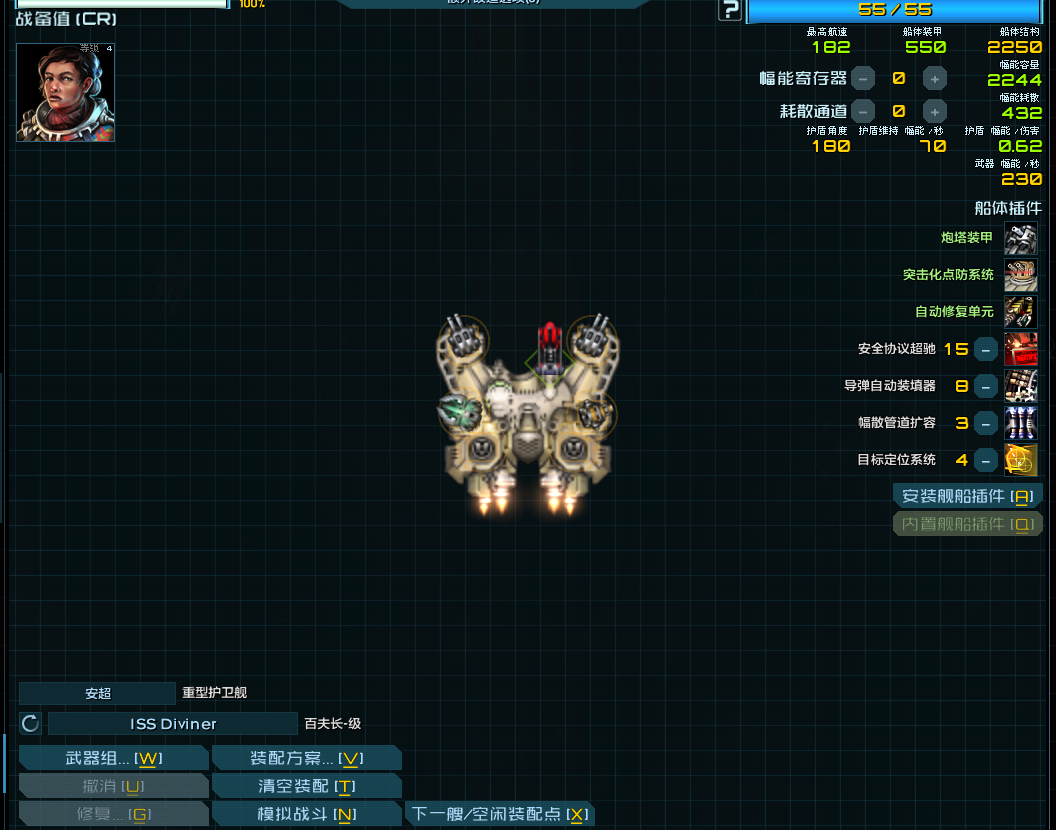
Task: Remove the 安全协议超驰 hullmod with its minus
Action: (986, 349)
